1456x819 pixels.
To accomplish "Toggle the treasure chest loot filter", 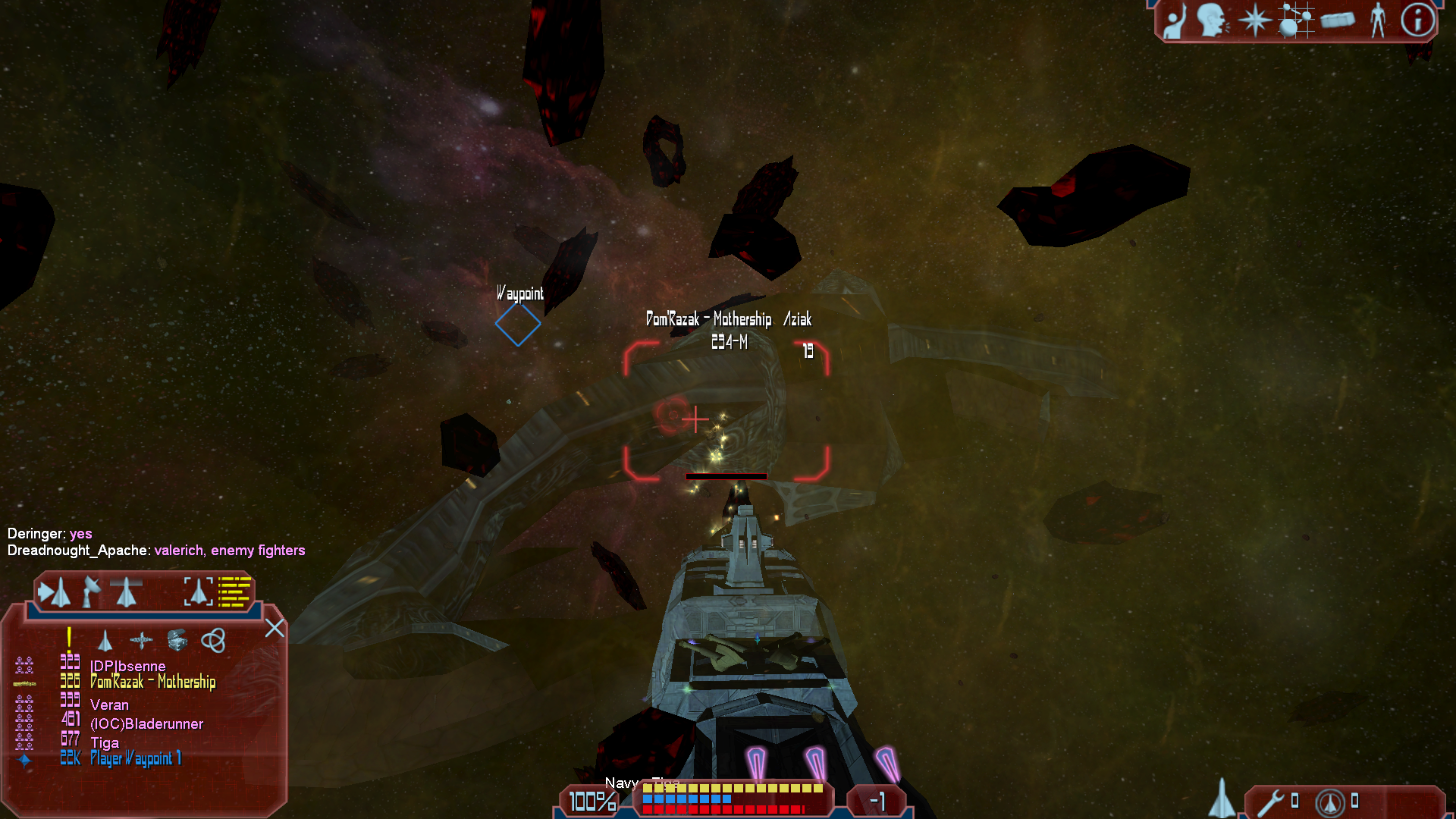I will click(x=177, y=641).
